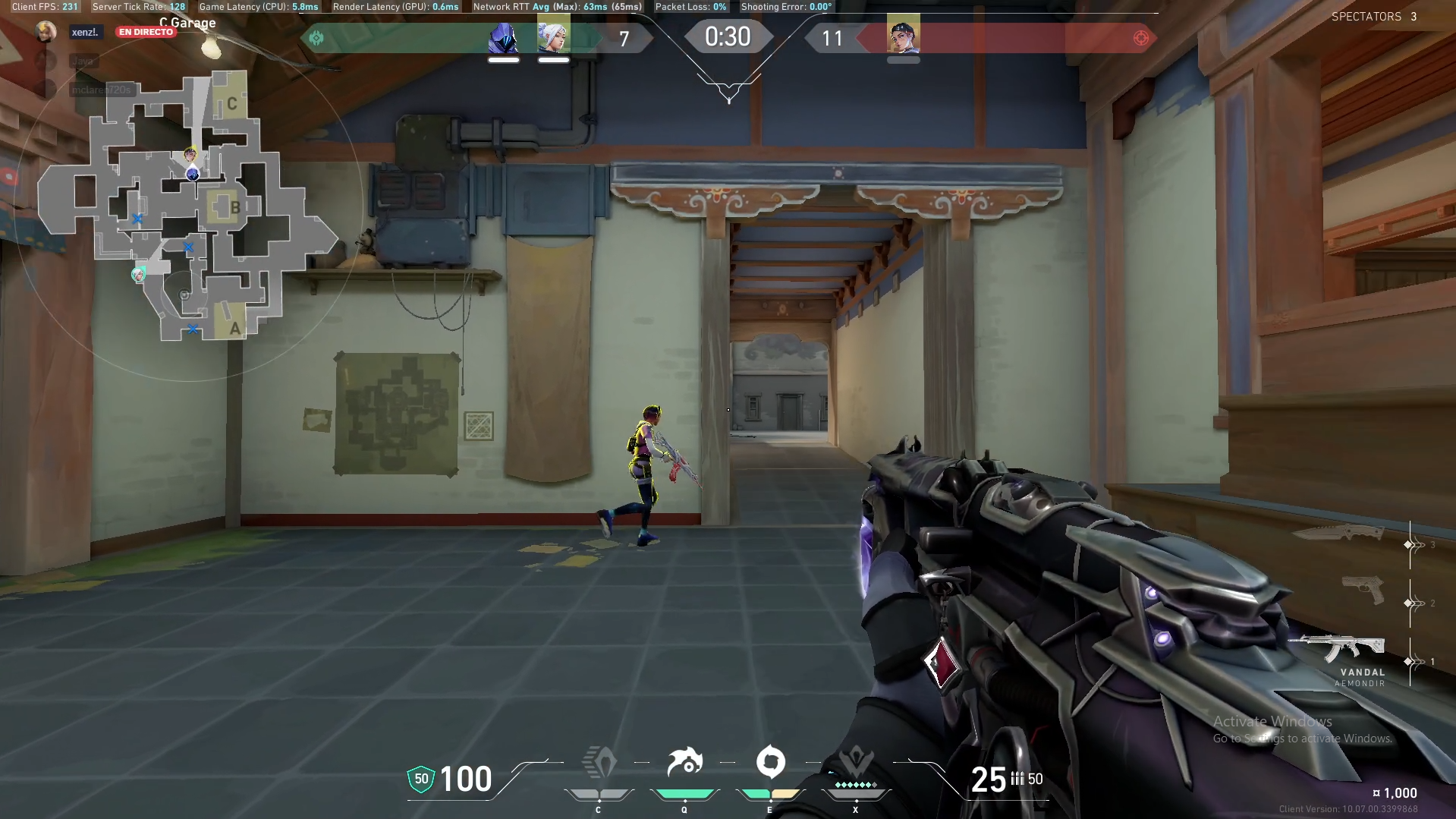The width and height of the screenshot is (1456, 819).
Task: Select the hooded Omen portrait in top bar
Action: click(x=503, y=38)
